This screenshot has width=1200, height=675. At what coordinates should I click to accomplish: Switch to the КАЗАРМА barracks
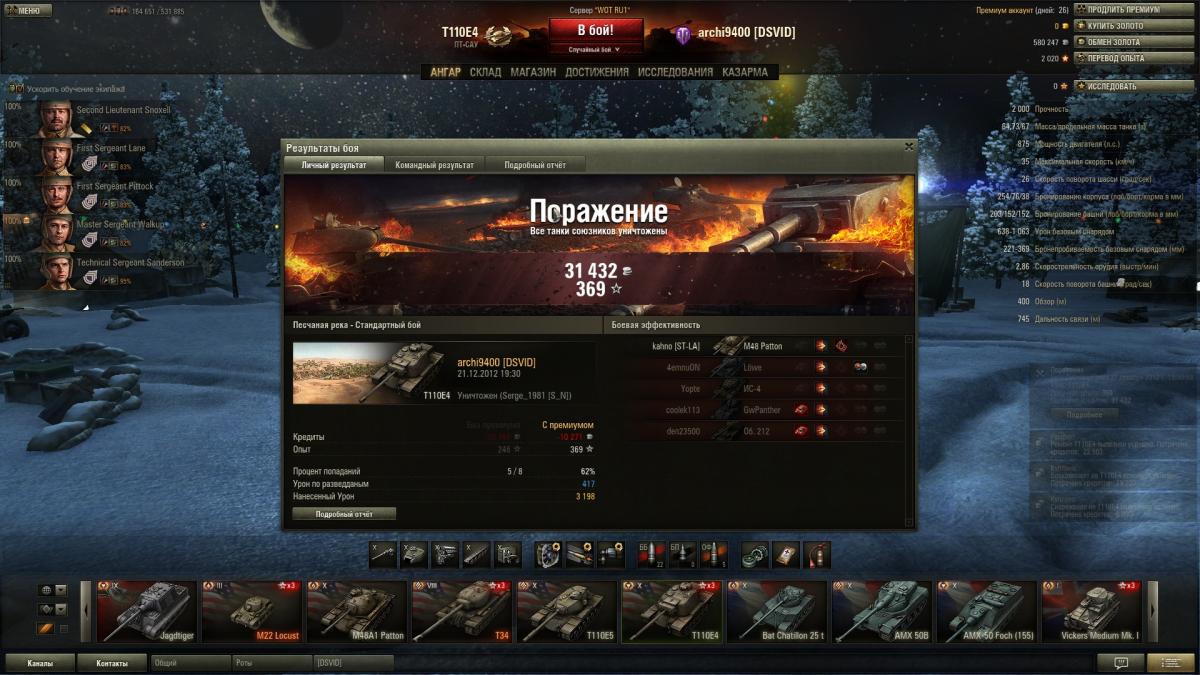pyautogui.click(x=745, y=72)
